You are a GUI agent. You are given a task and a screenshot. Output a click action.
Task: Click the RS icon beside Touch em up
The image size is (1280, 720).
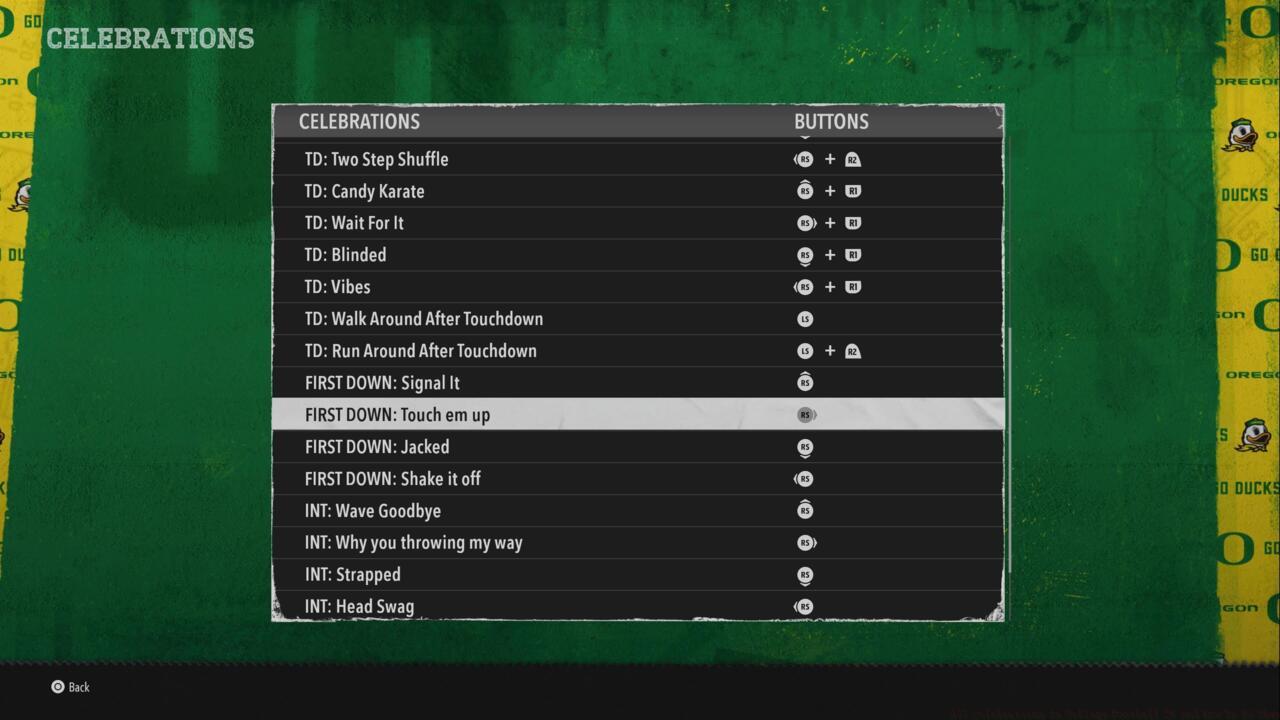tap(806, 415)
